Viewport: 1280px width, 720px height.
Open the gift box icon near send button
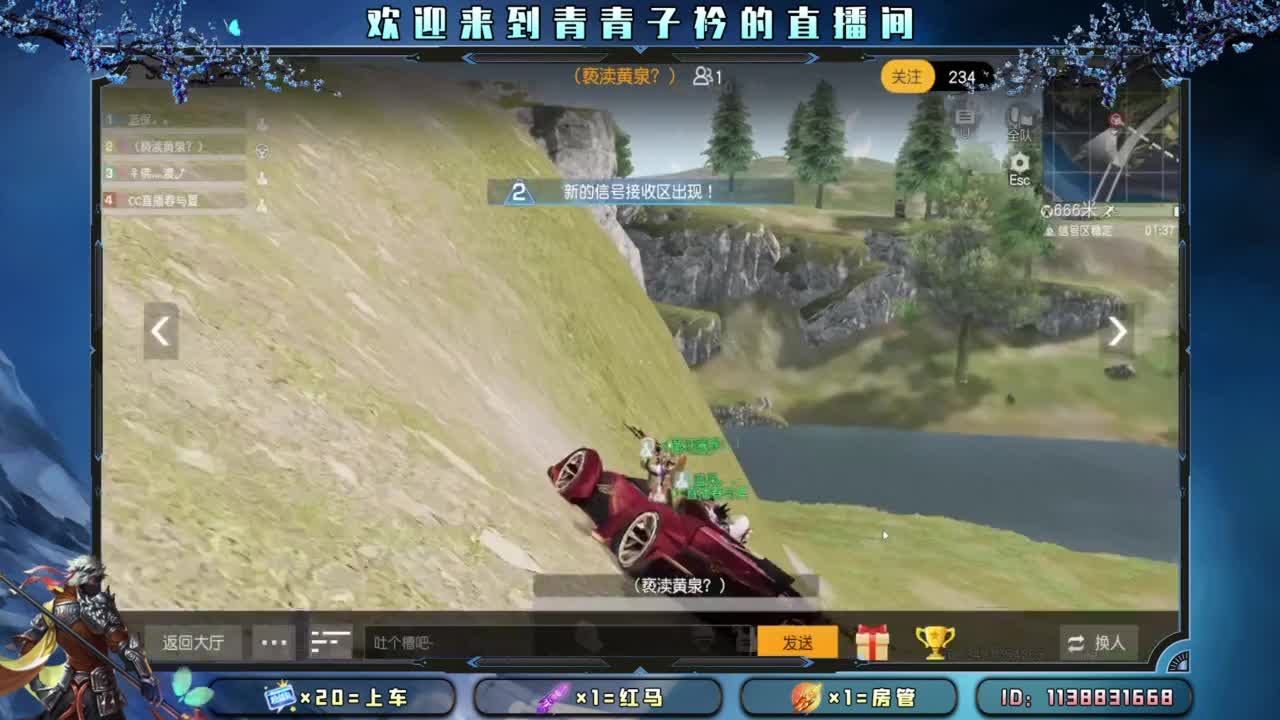(874, 641)
